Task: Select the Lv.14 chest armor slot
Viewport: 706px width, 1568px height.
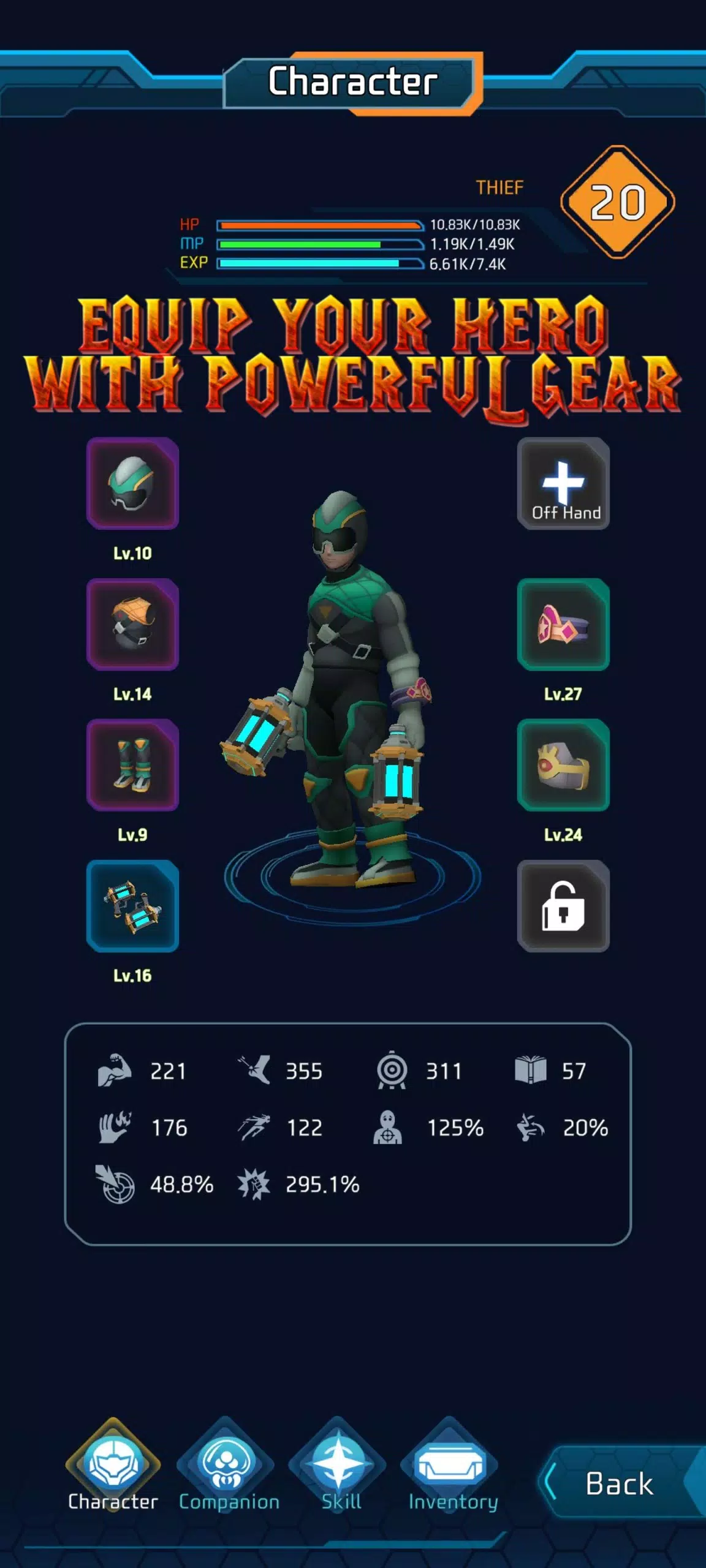Action: coord(132,624)
